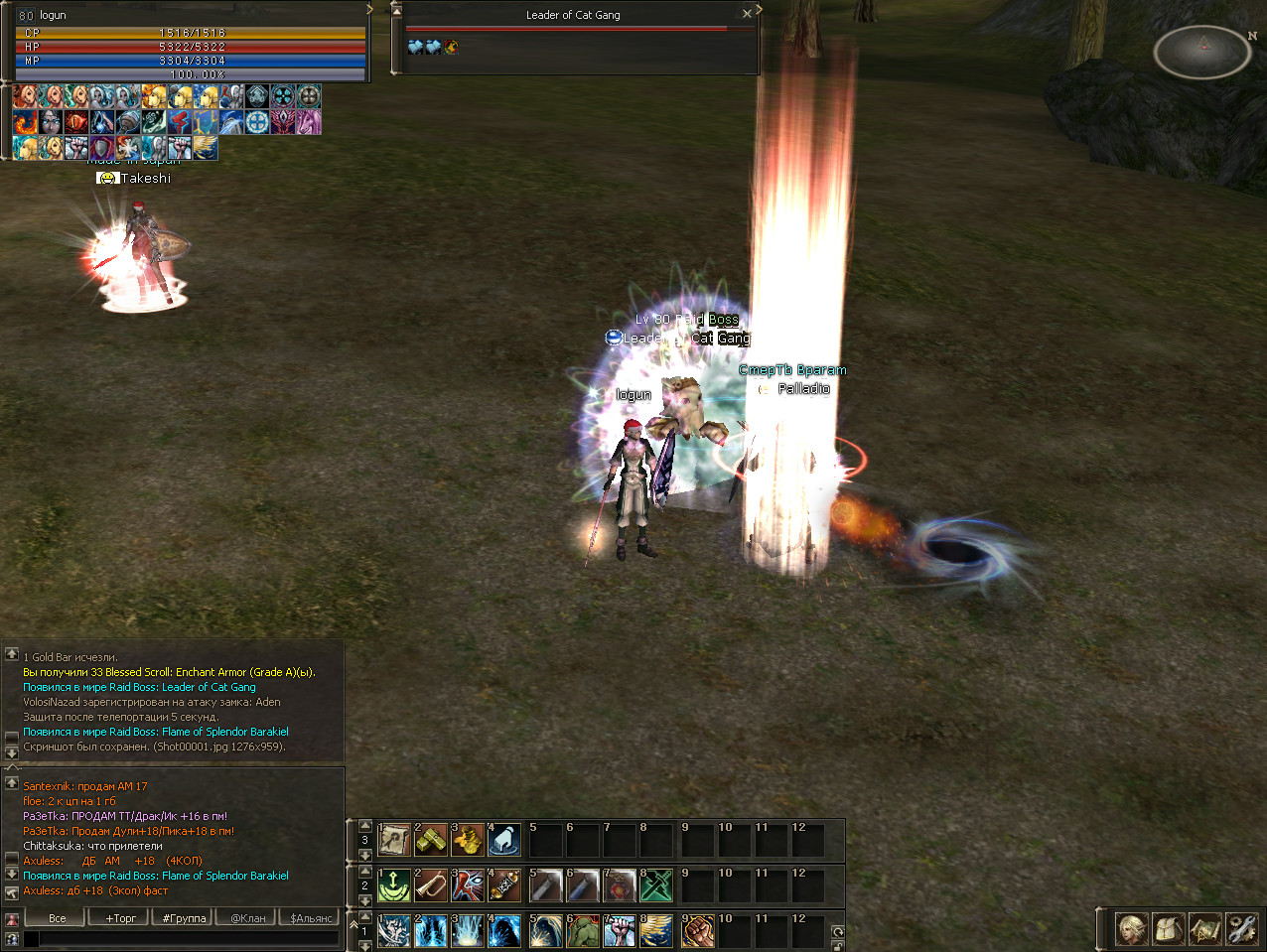Use the crossed green swords action
The height and width of the screenshot is (952, 1267).
pyautogui.click(x=656, y=885)
